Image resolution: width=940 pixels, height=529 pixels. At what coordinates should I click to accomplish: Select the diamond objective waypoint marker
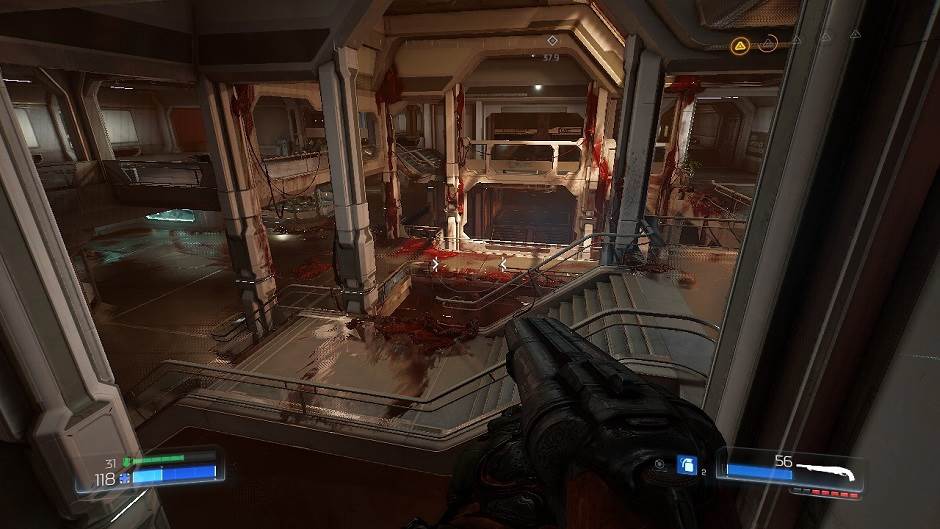551,40
